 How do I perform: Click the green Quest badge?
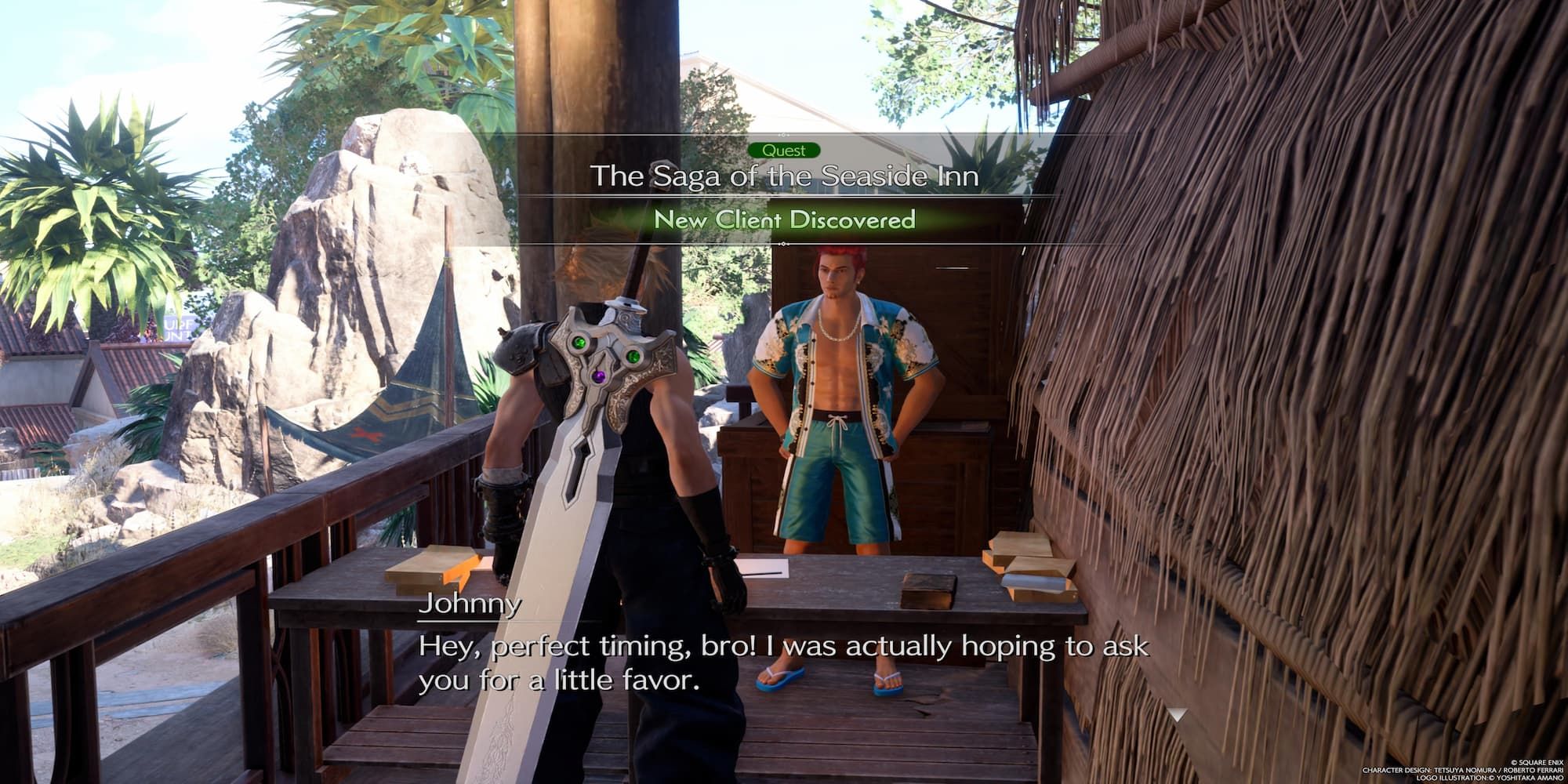tap(784, 151)
